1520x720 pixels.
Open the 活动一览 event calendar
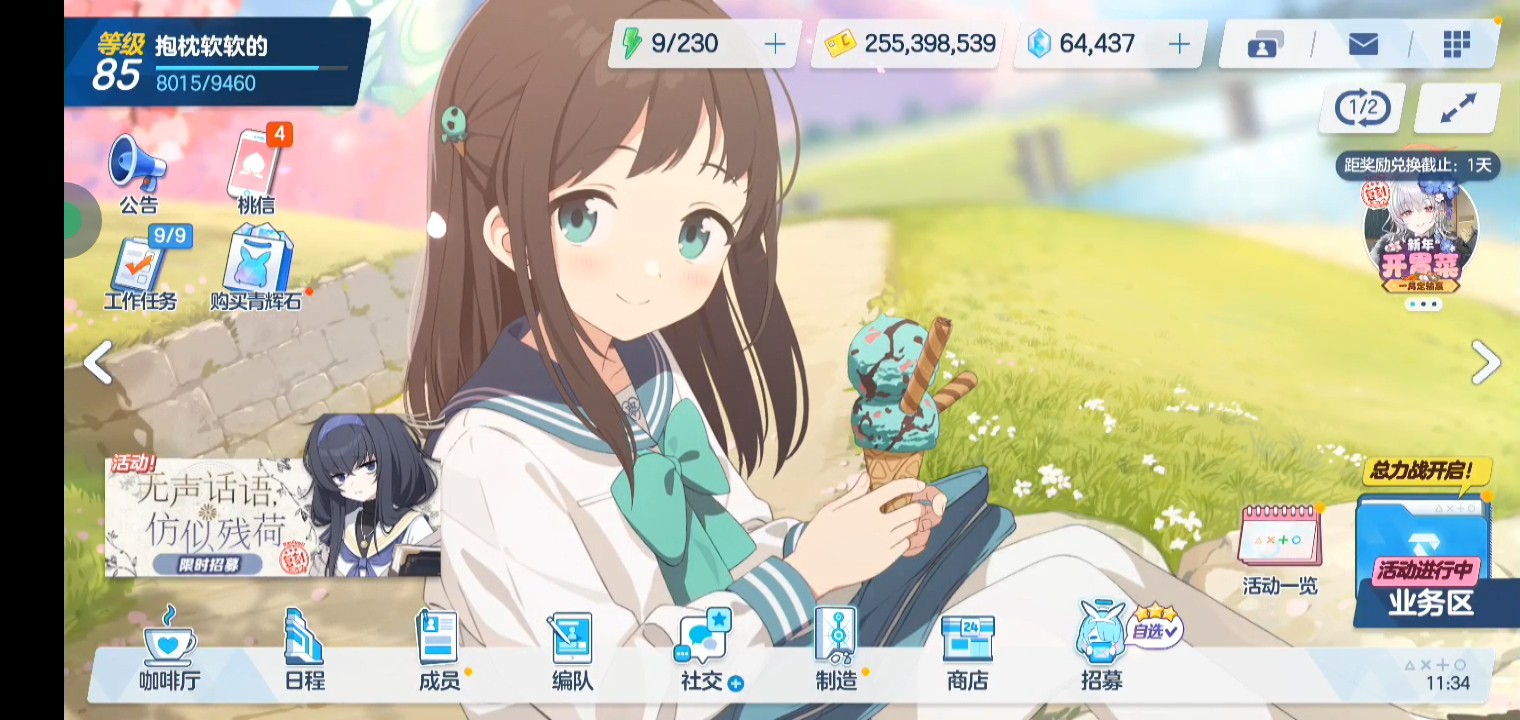tap(1280, 548)
